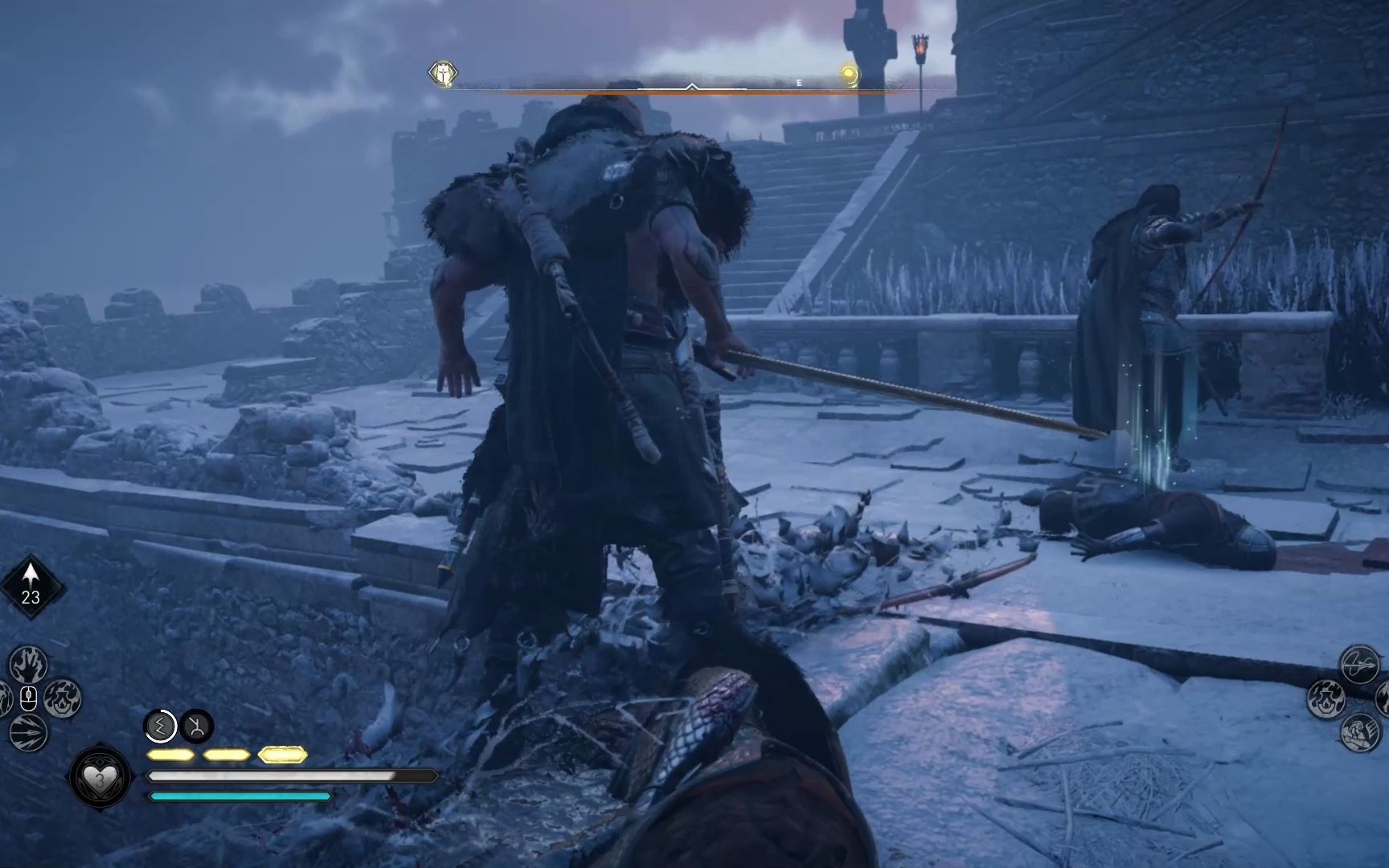Click the arrow quiver icon showing 23

[x=31, y=586]
